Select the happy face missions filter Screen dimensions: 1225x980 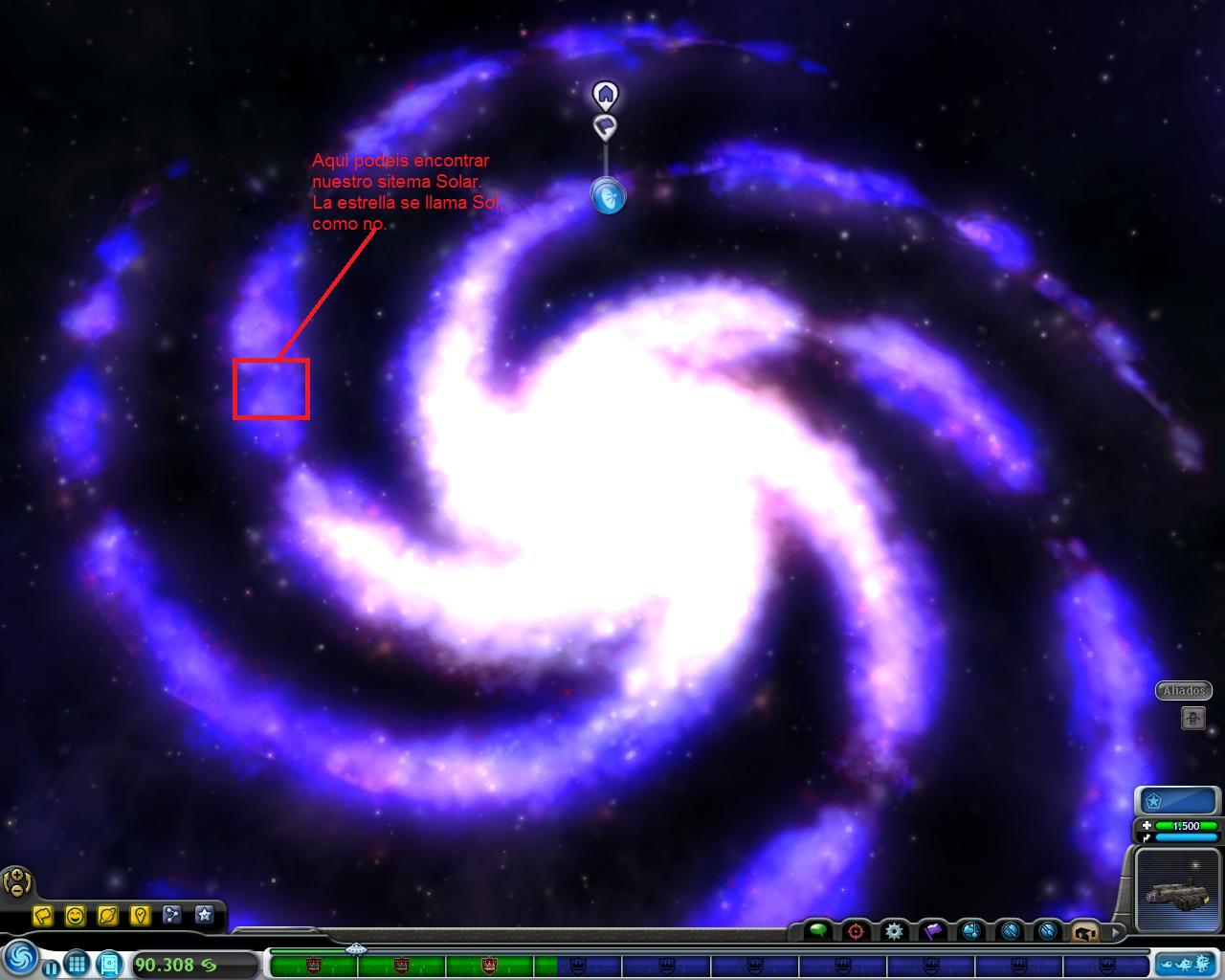(77, 916)
